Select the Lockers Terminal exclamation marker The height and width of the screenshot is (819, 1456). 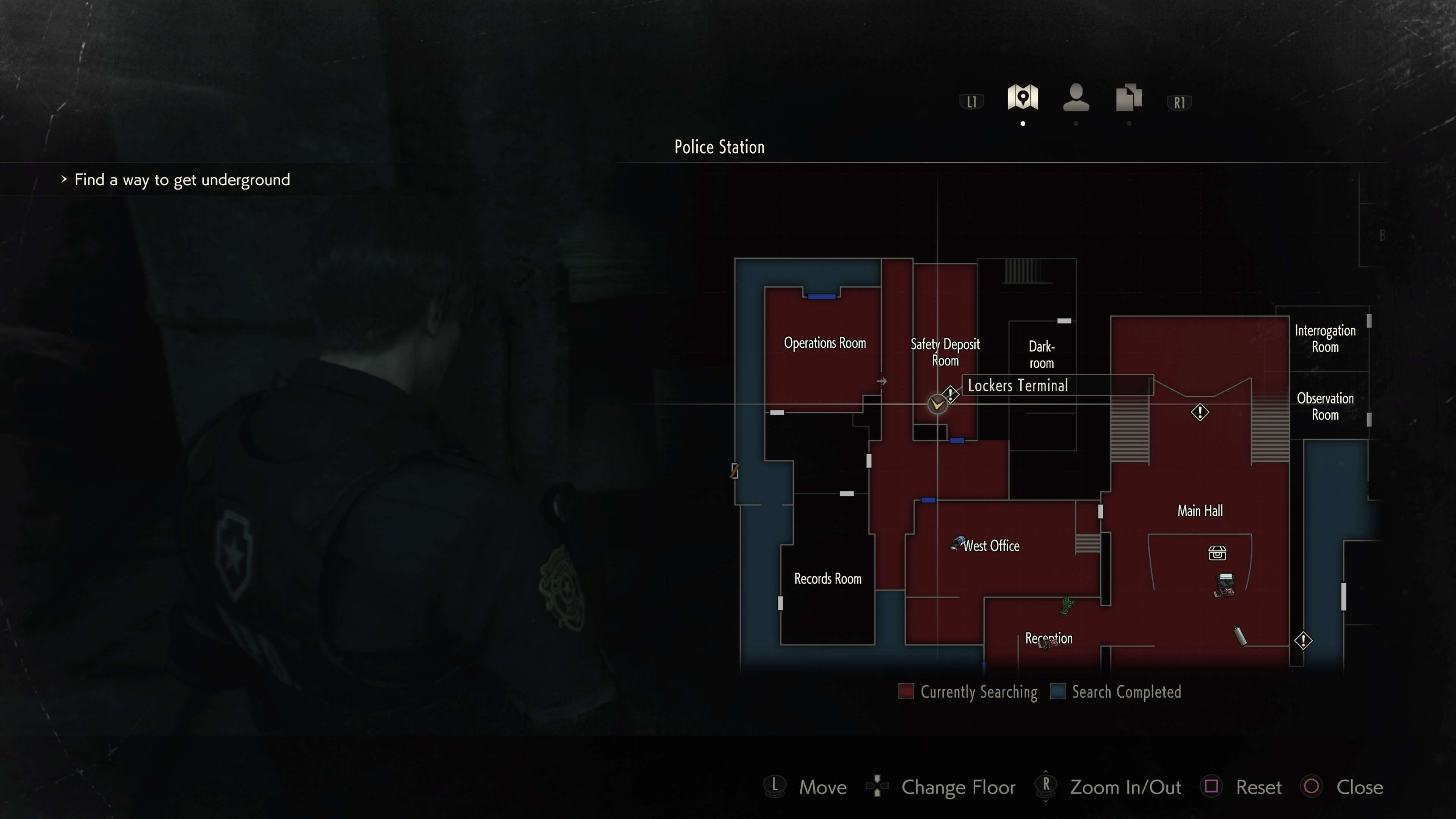point(951,394)
